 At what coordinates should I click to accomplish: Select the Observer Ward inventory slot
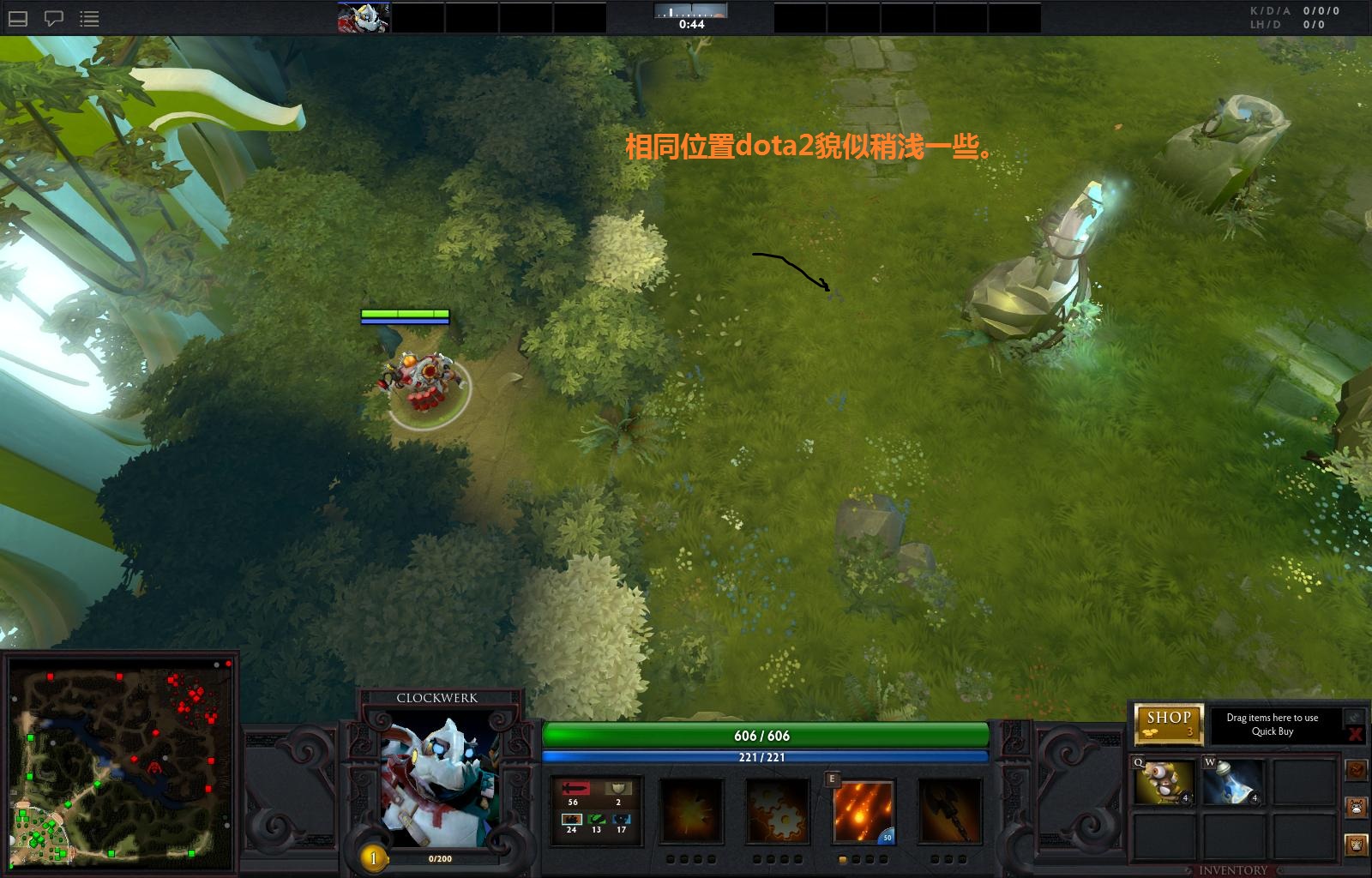tap(1164, 781)
